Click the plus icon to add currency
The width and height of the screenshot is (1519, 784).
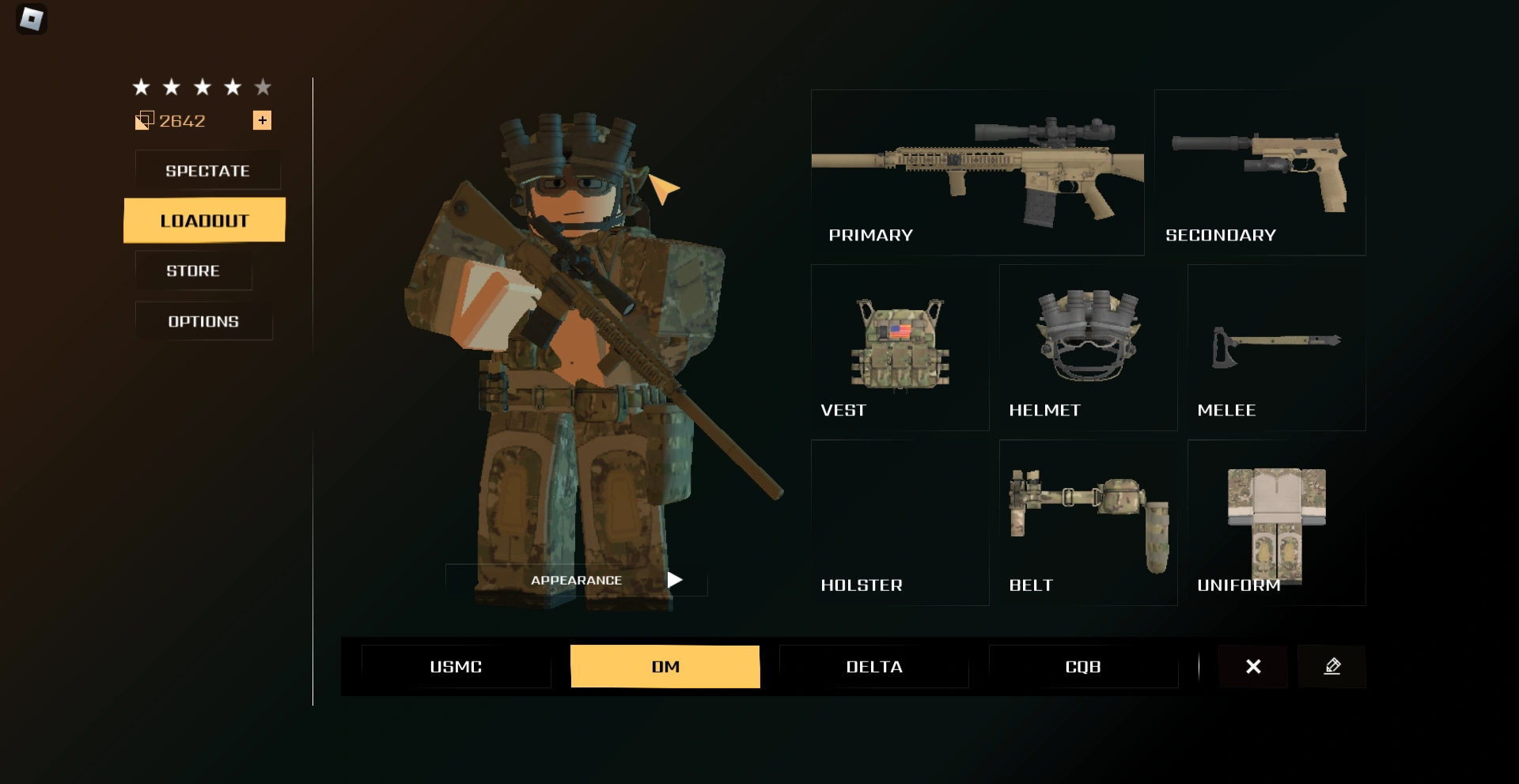(262, 121)
